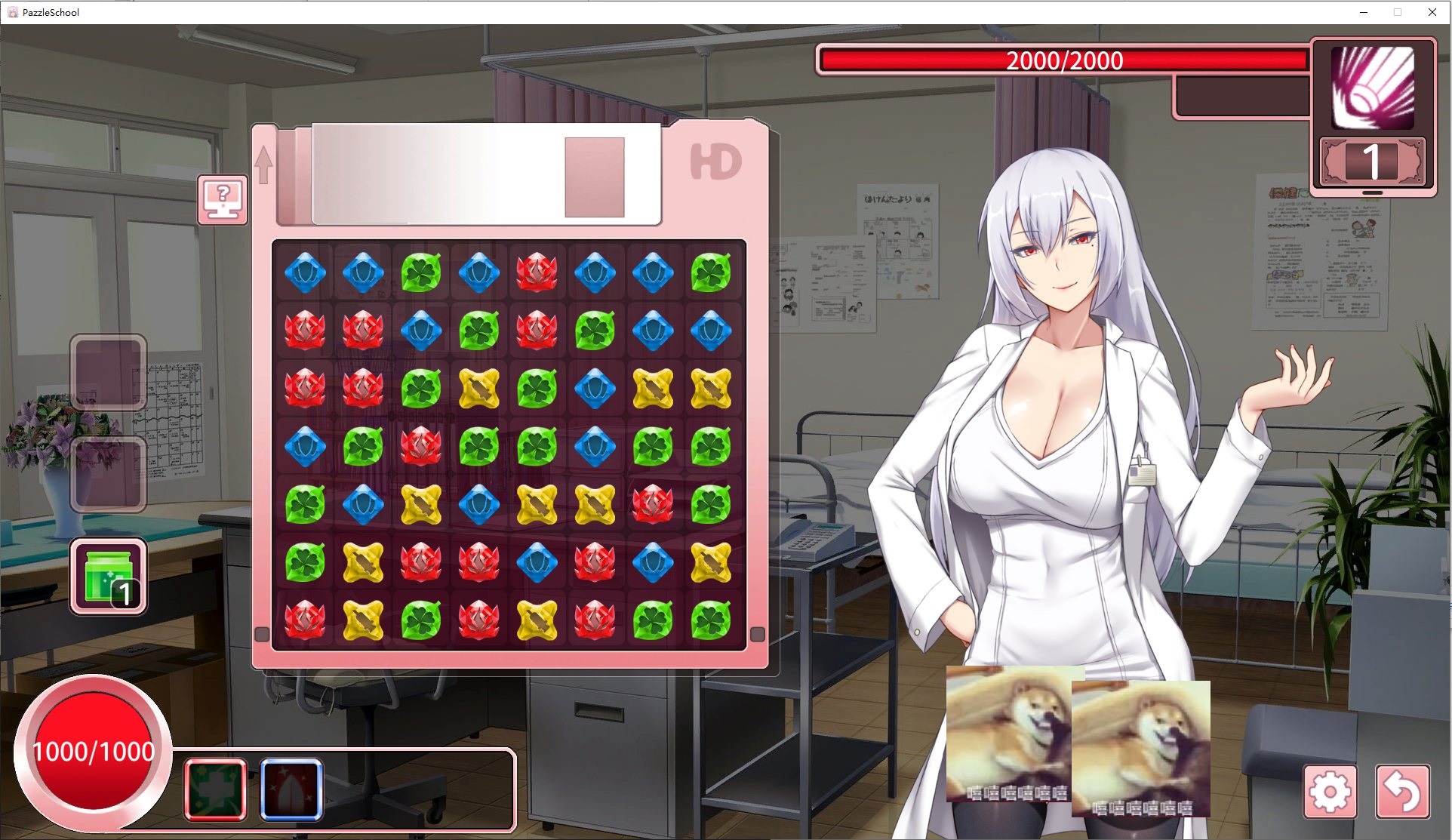Use the green potion jar item
This screenshot has height=840, width=1452.
(109, 576)
